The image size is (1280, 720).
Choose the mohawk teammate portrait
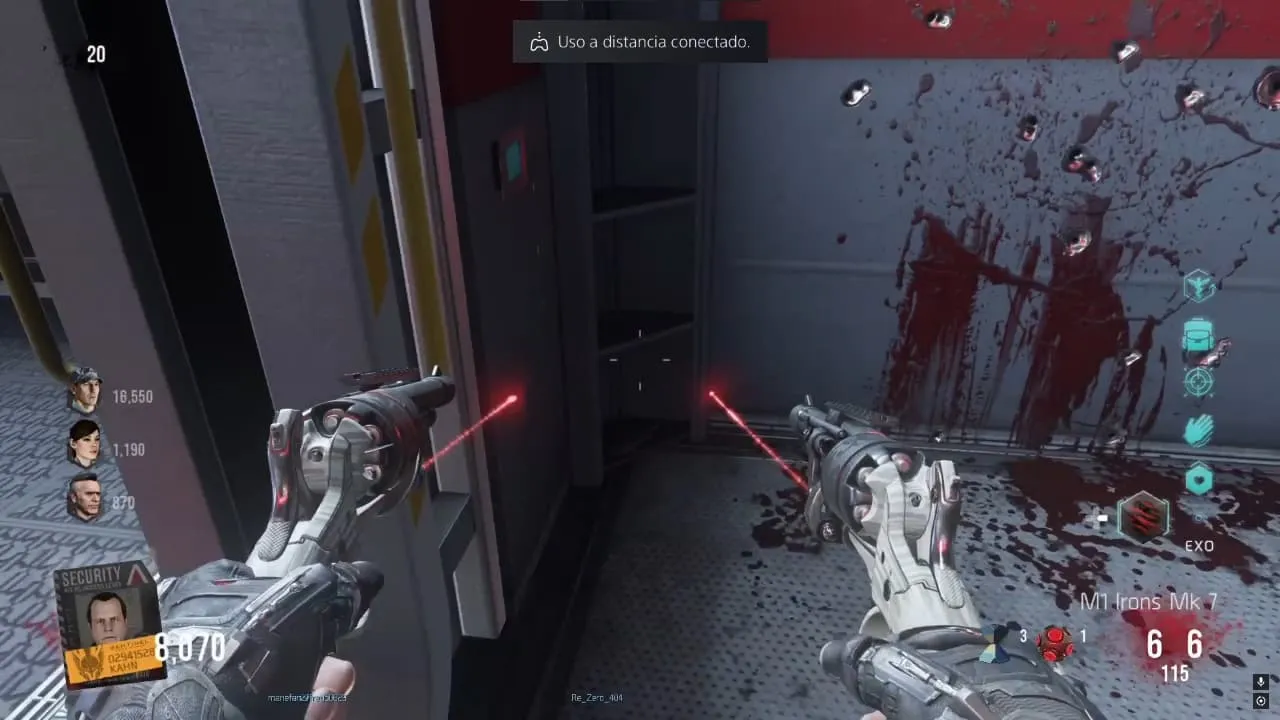coord(86,497)
